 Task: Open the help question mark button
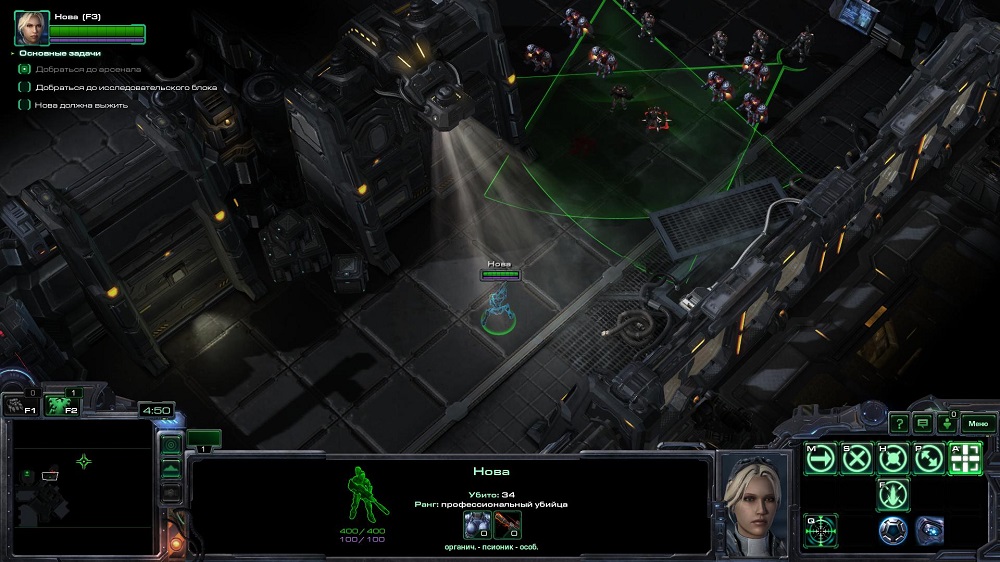[x=899, y=423]
